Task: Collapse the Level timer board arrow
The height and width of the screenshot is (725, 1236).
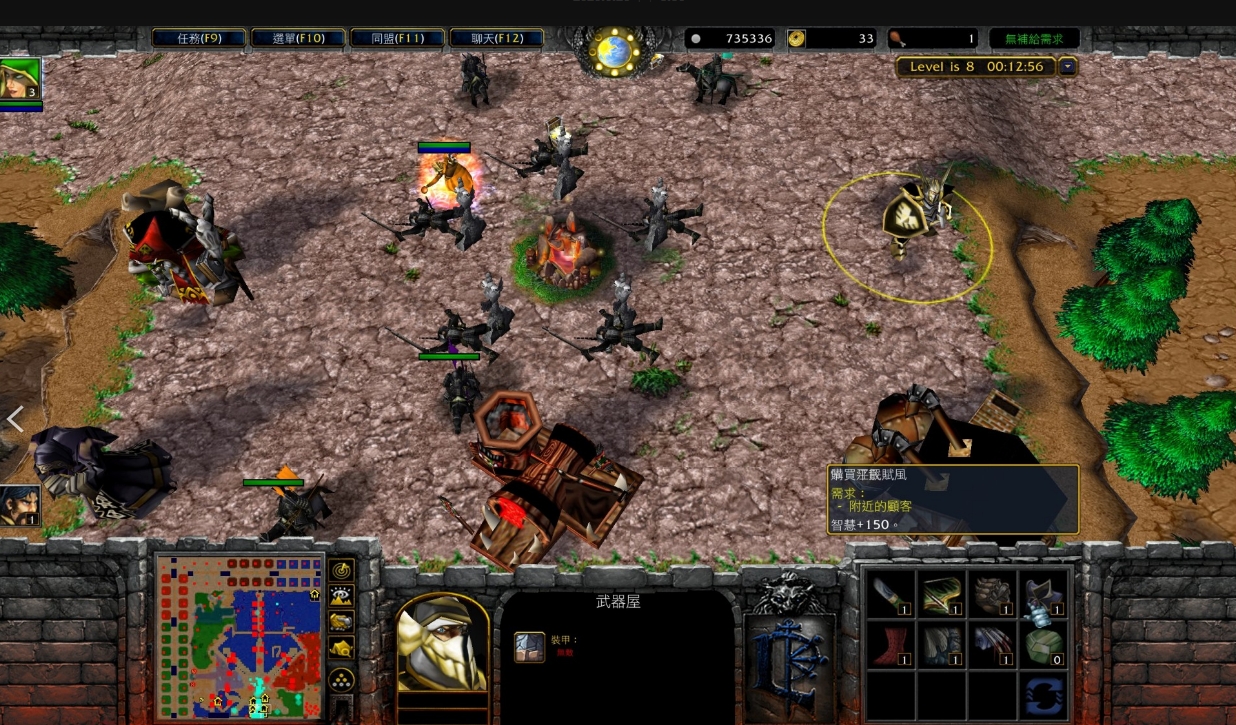Action: 1068,67
